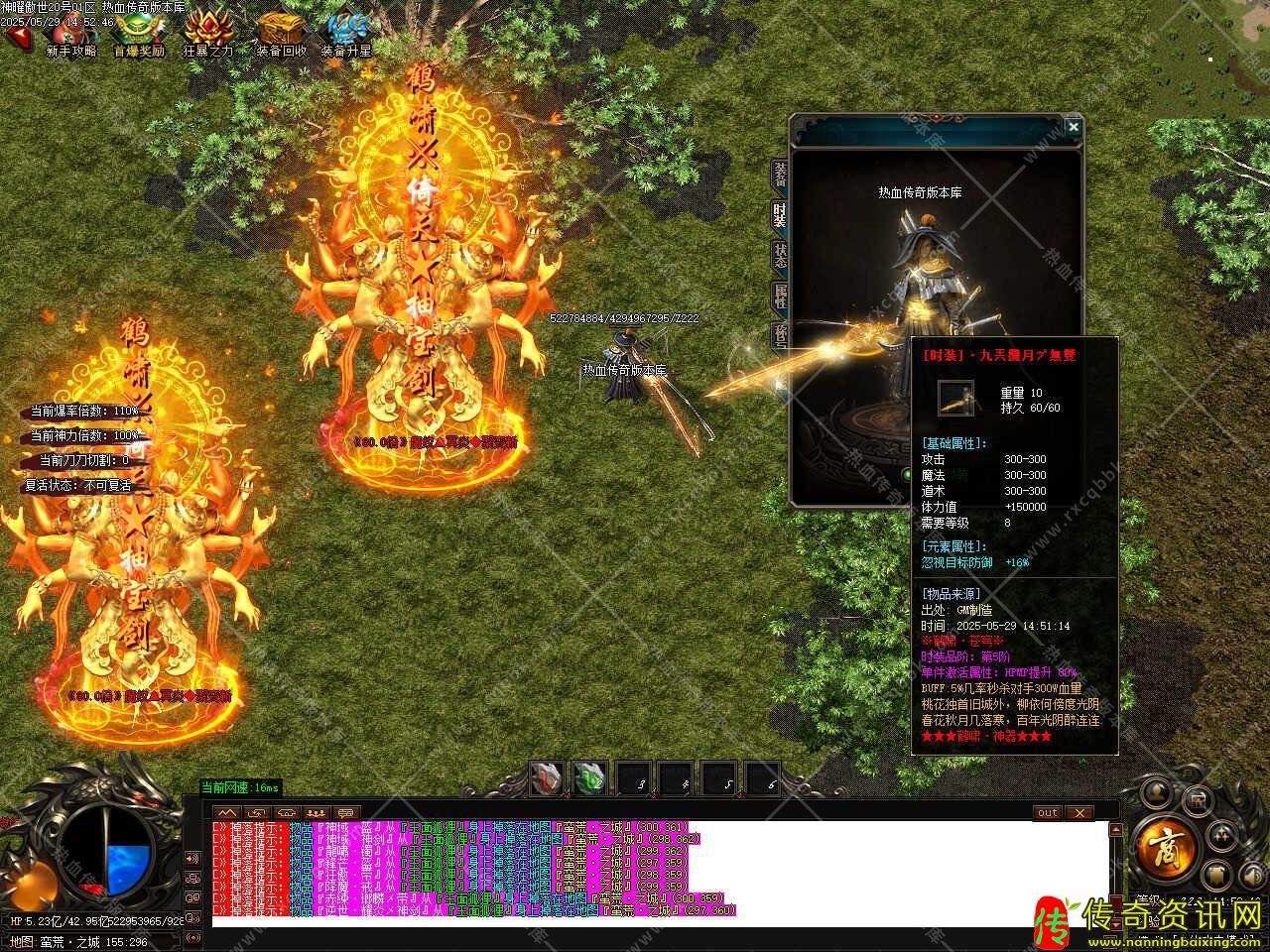This screenshot has height=952, width=1270.
Task: Open the 首爆奖励 first-drop rewards
Action: (x=139, y=34)
